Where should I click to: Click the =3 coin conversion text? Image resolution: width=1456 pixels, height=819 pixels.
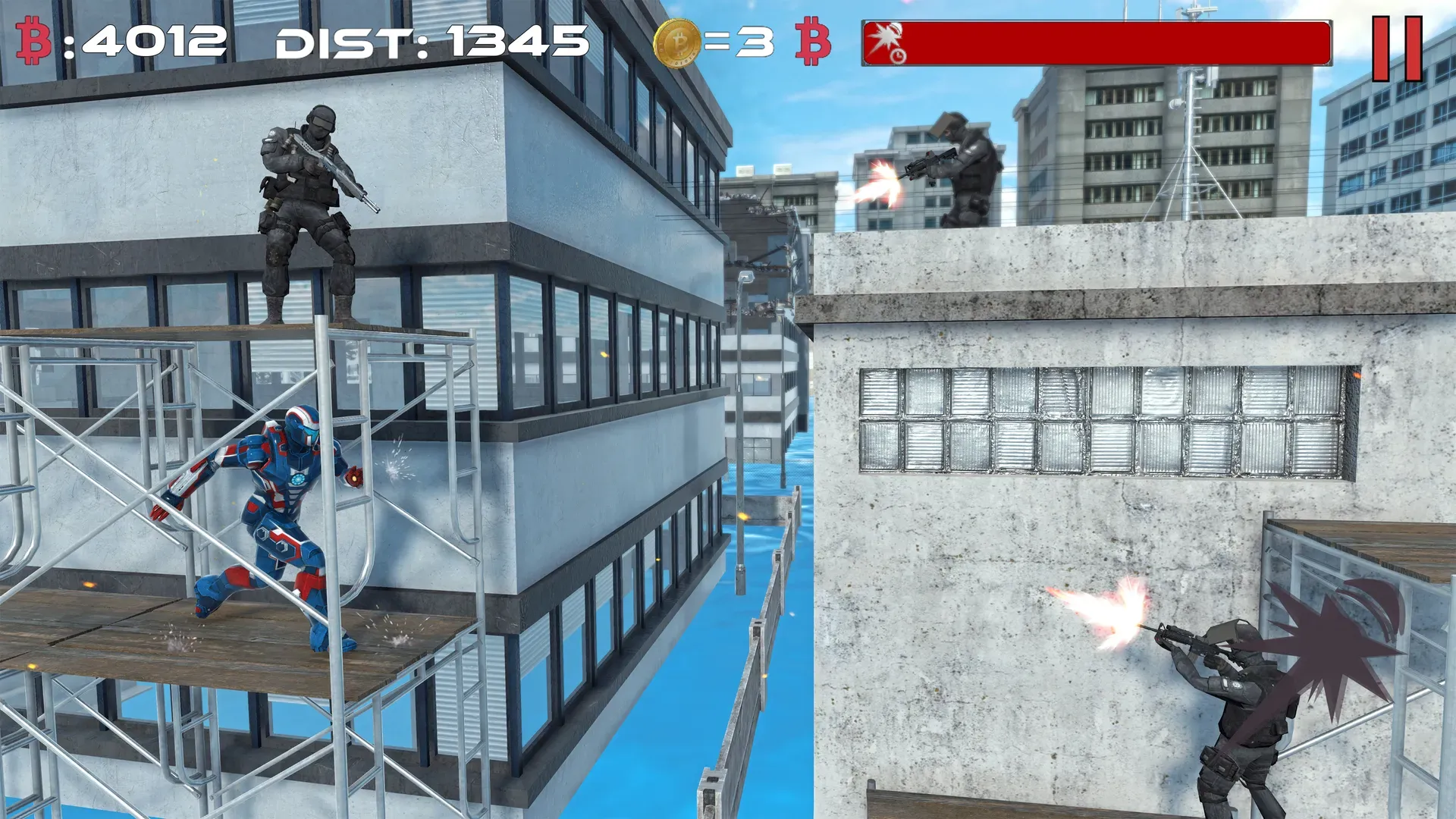pyautogui.click(x=739, y=42)
